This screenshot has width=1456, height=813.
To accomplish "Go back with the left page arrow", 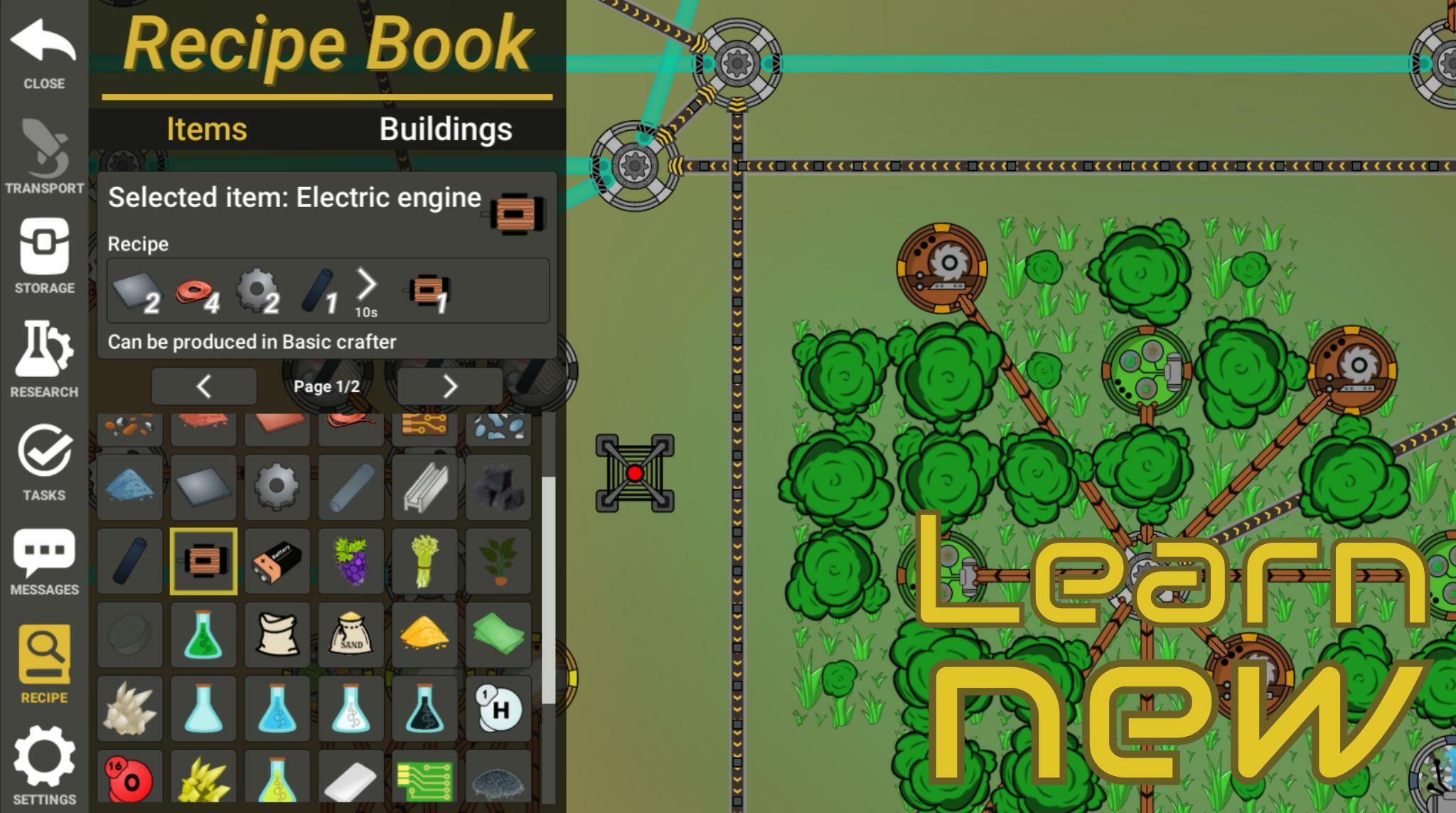I will (x=204, y=385).
